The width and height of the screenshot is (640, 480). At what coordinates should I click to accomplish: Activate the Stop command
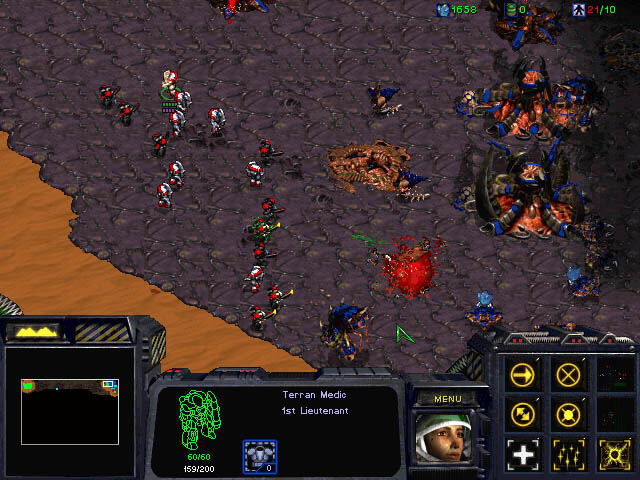pyautogui.click(x=569, y=375)
